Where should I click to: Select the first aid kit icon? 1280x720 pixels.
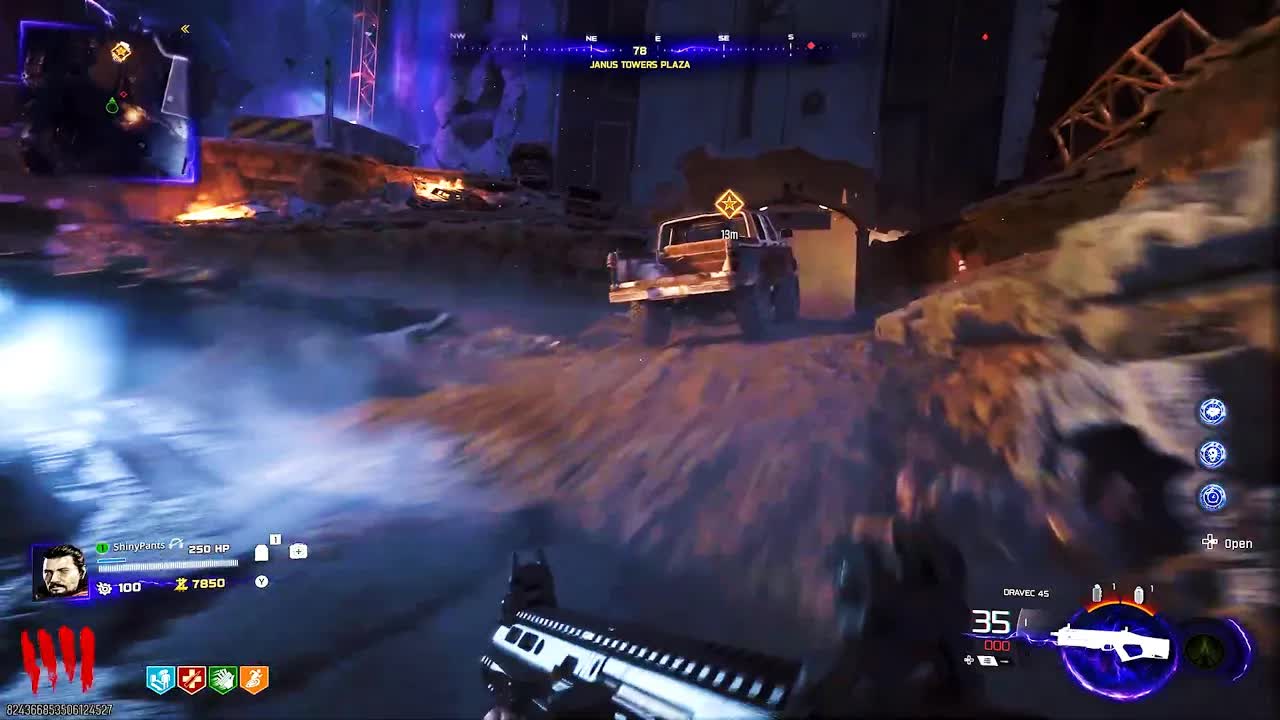298,552
